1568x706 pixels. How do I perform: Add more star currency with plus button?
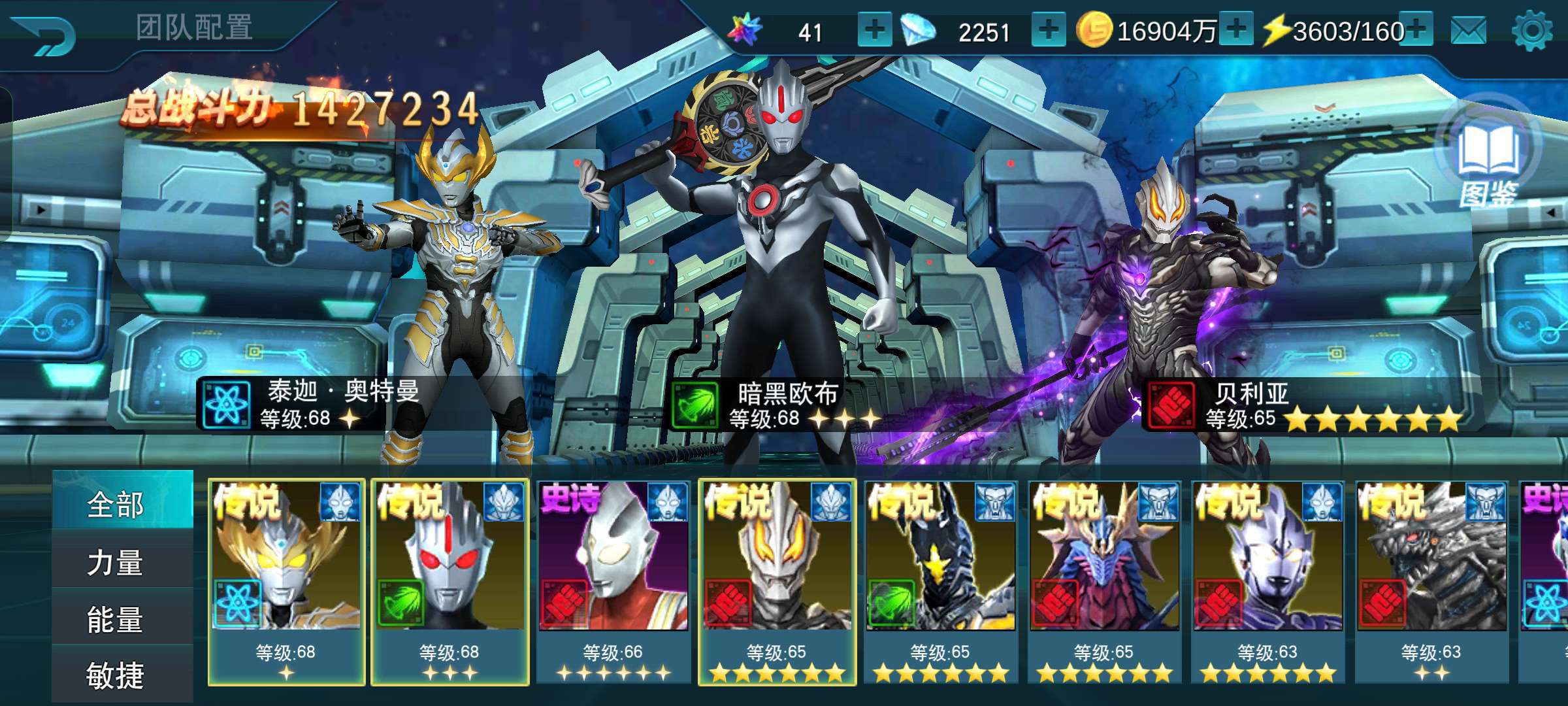point(874,30)
